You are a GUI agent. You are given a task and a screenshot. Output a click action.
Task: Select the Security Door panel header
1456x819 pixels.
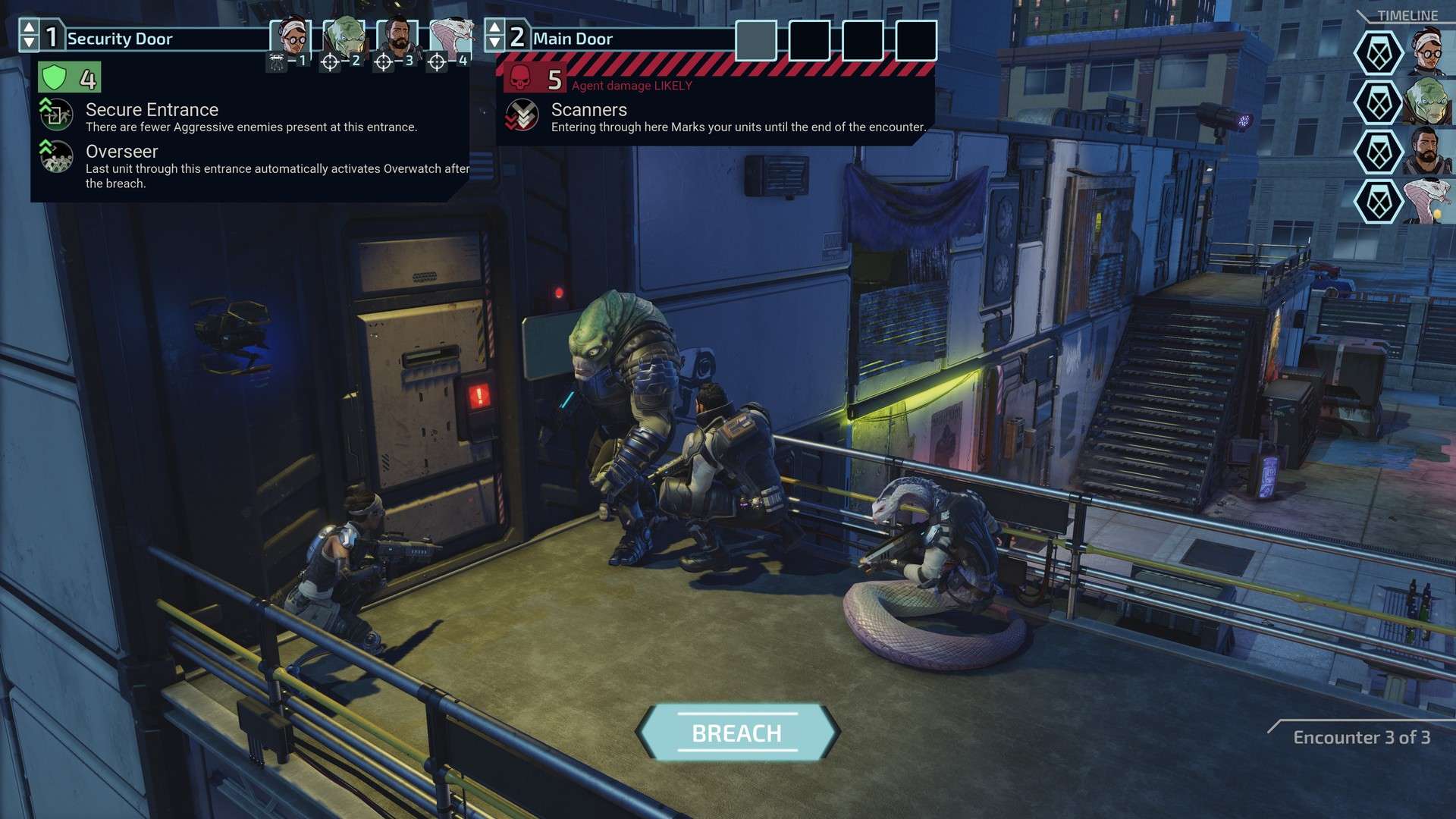coord(152,39)
